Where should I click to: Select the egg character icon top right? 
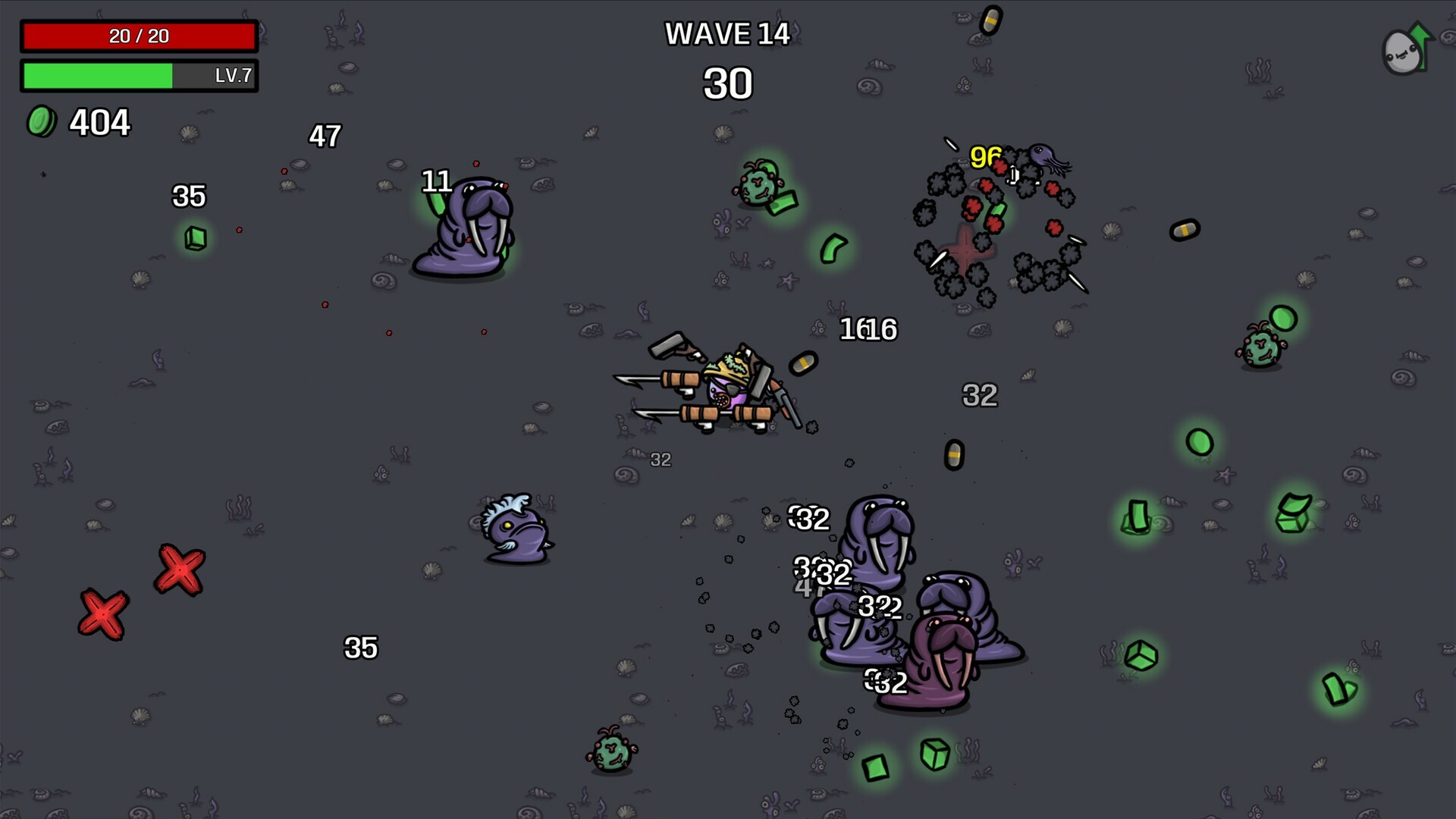[x=1401, y=53]
